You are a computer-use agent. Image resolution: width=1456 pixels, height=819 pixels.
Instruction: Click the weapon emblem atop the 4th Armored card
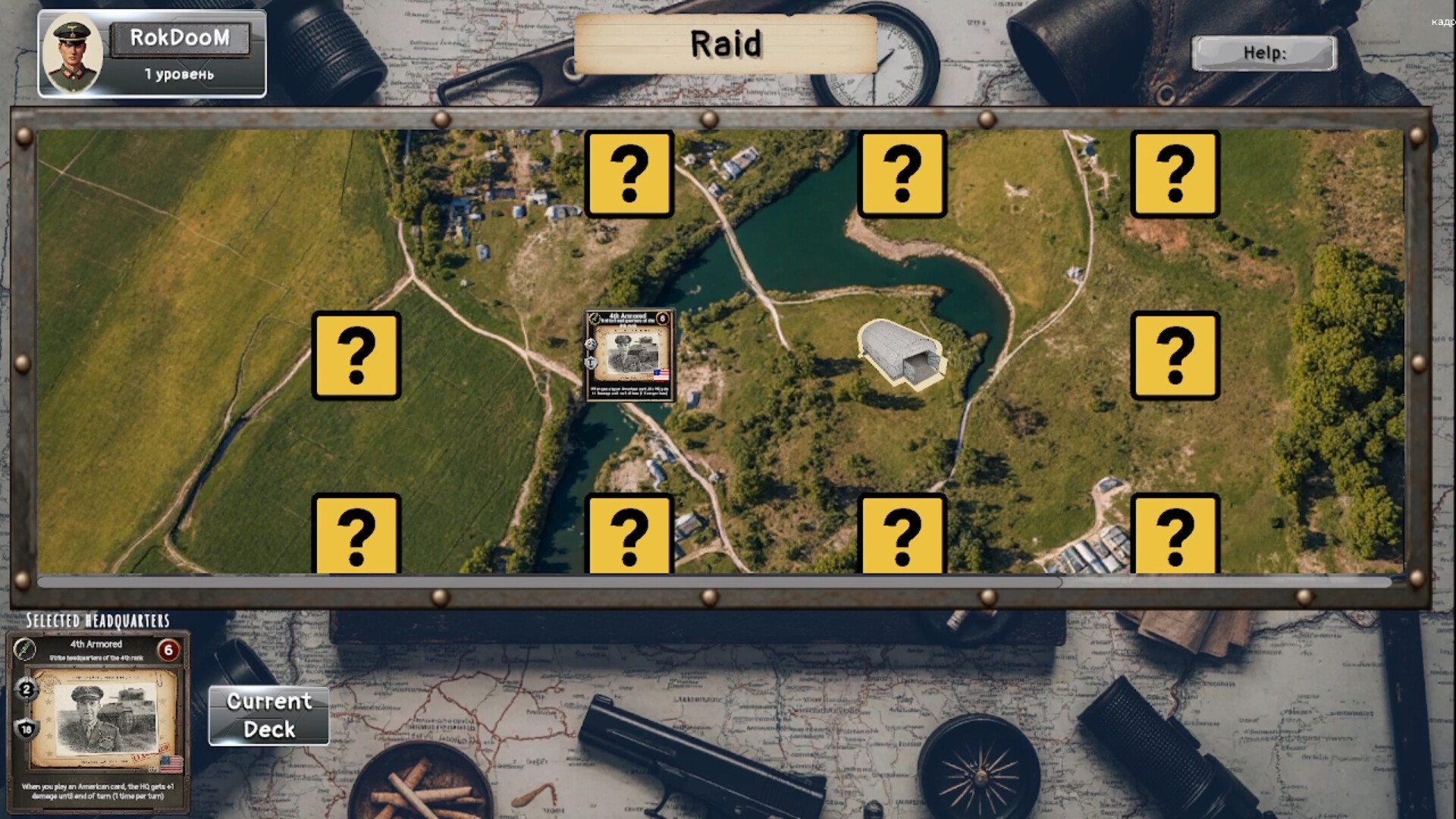tap(26, 650)
